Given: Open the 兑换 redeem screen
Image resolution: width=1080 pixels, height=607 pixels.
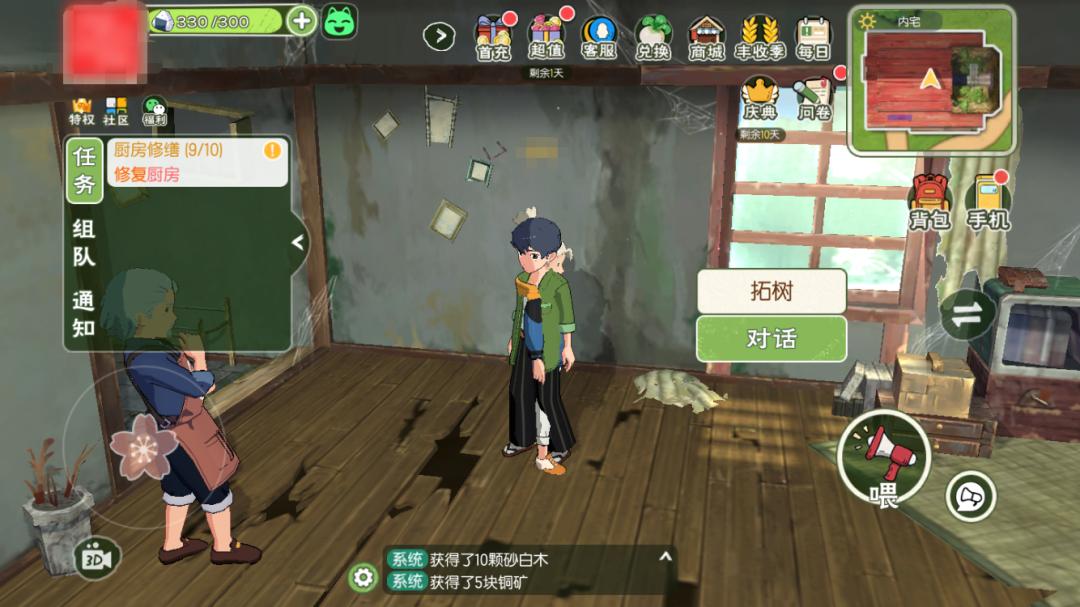Looking at the screenshot, I should tap(652, 37).
